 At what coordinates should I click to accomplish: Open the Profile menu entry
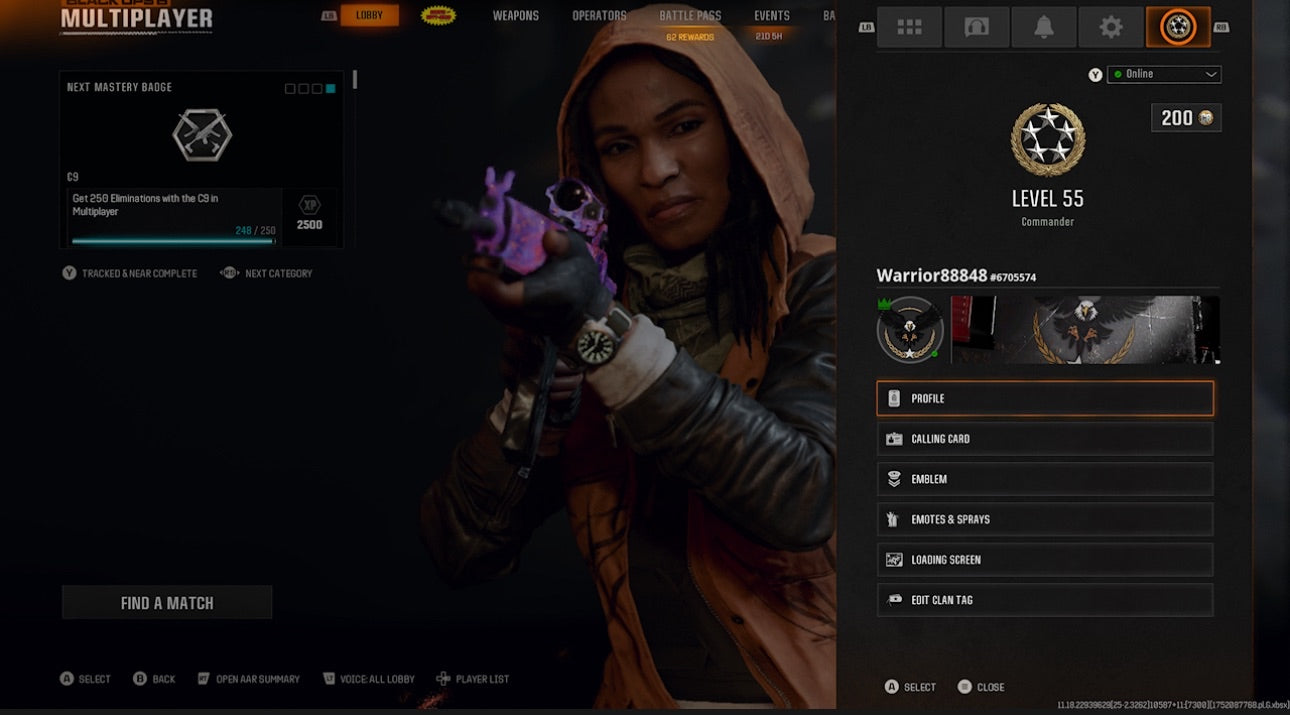(x=1045, y=398)
